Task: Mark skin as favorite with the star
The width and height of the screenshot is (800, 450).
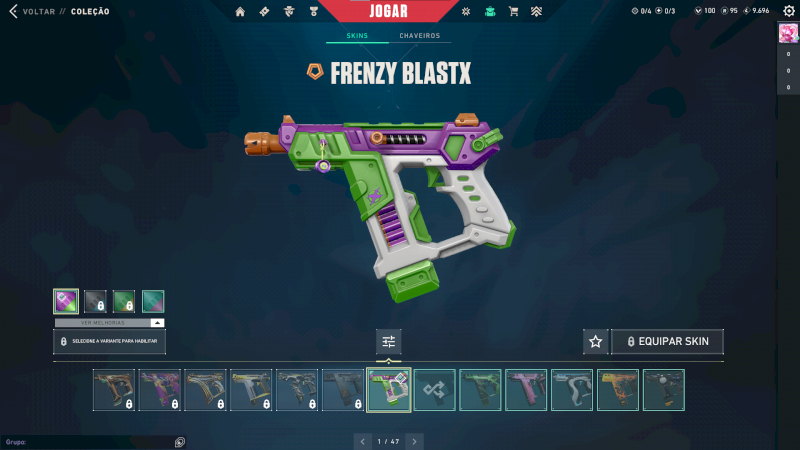Action: pos(596,342)
